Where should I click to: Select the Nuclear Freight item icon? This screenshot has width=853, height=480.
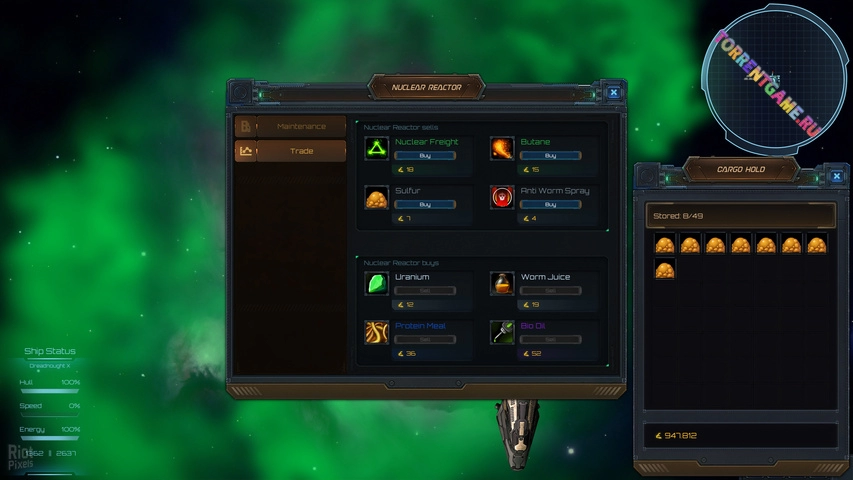377,149
